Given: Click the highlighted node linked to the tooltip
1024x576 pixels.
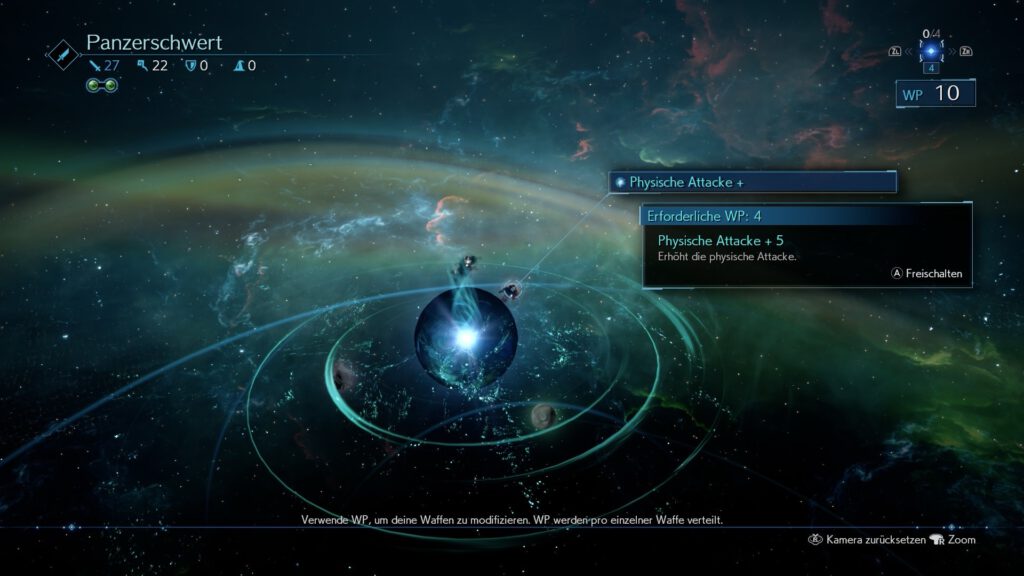Looking at the screenshot, I should tap(510, 291).
